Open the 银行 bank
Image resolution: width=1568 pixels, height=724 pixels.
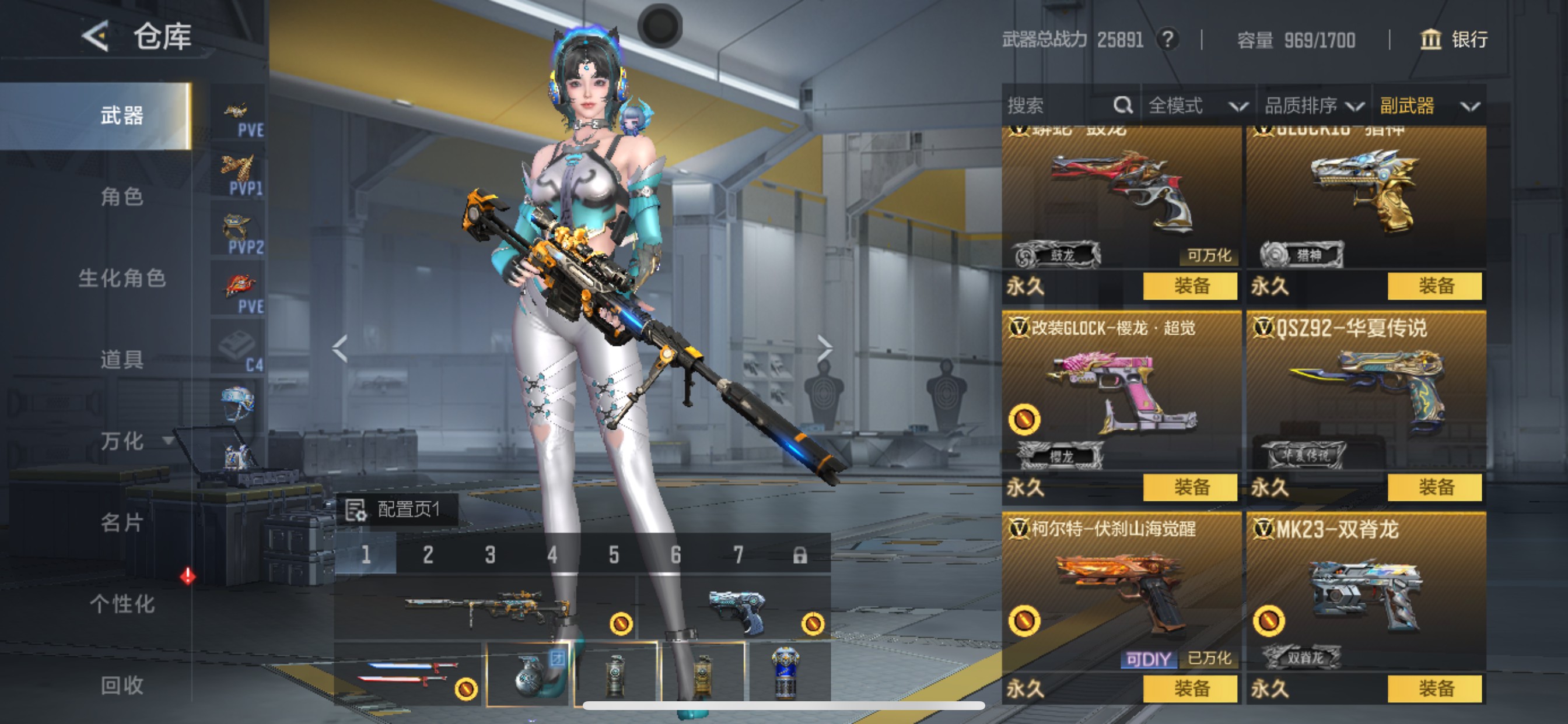tap(1454, 40)
